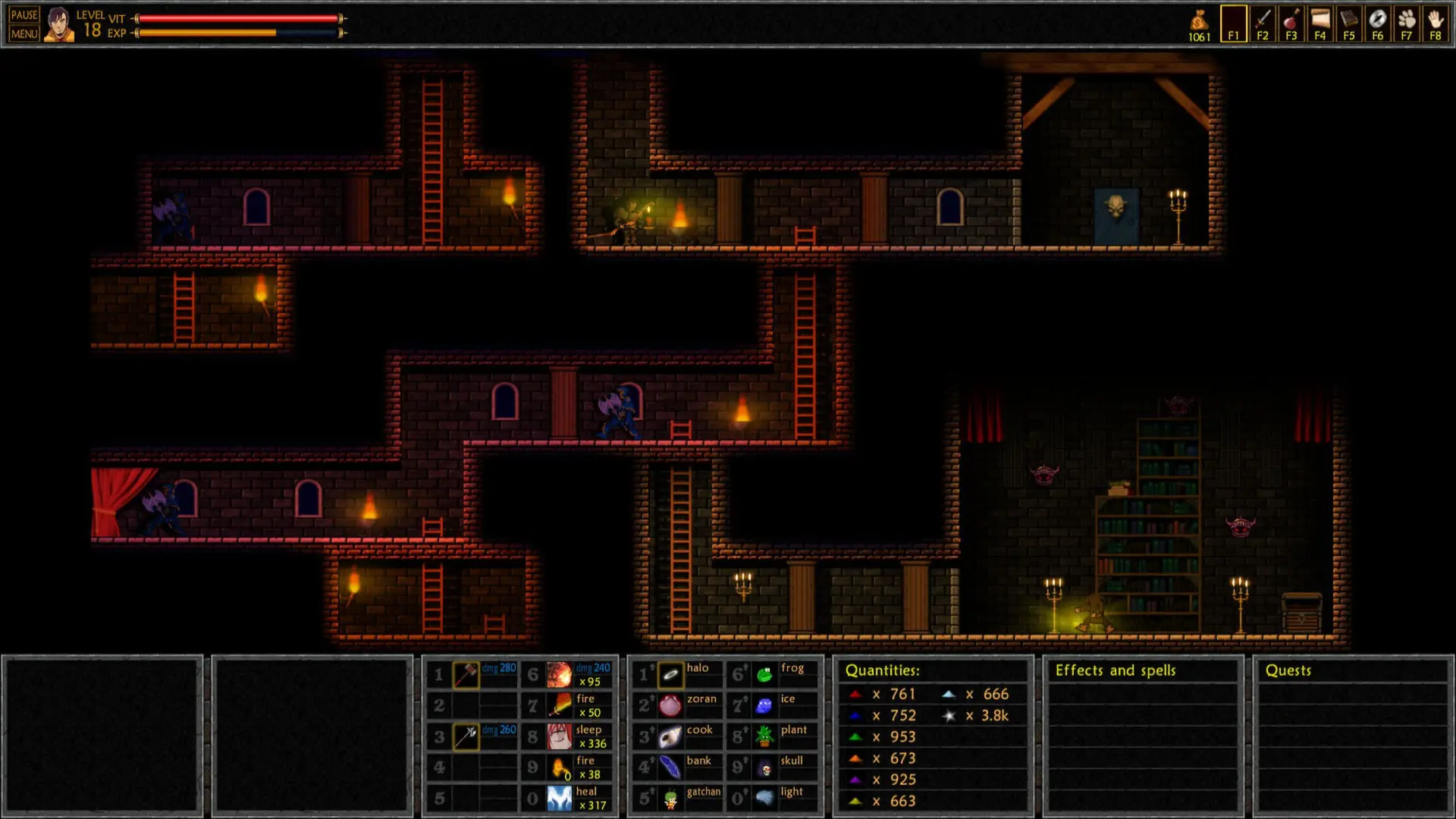Viewport: 1456px width, 819px height.
Task: Open the F2 sword tab
Action: click(1263, 24)
